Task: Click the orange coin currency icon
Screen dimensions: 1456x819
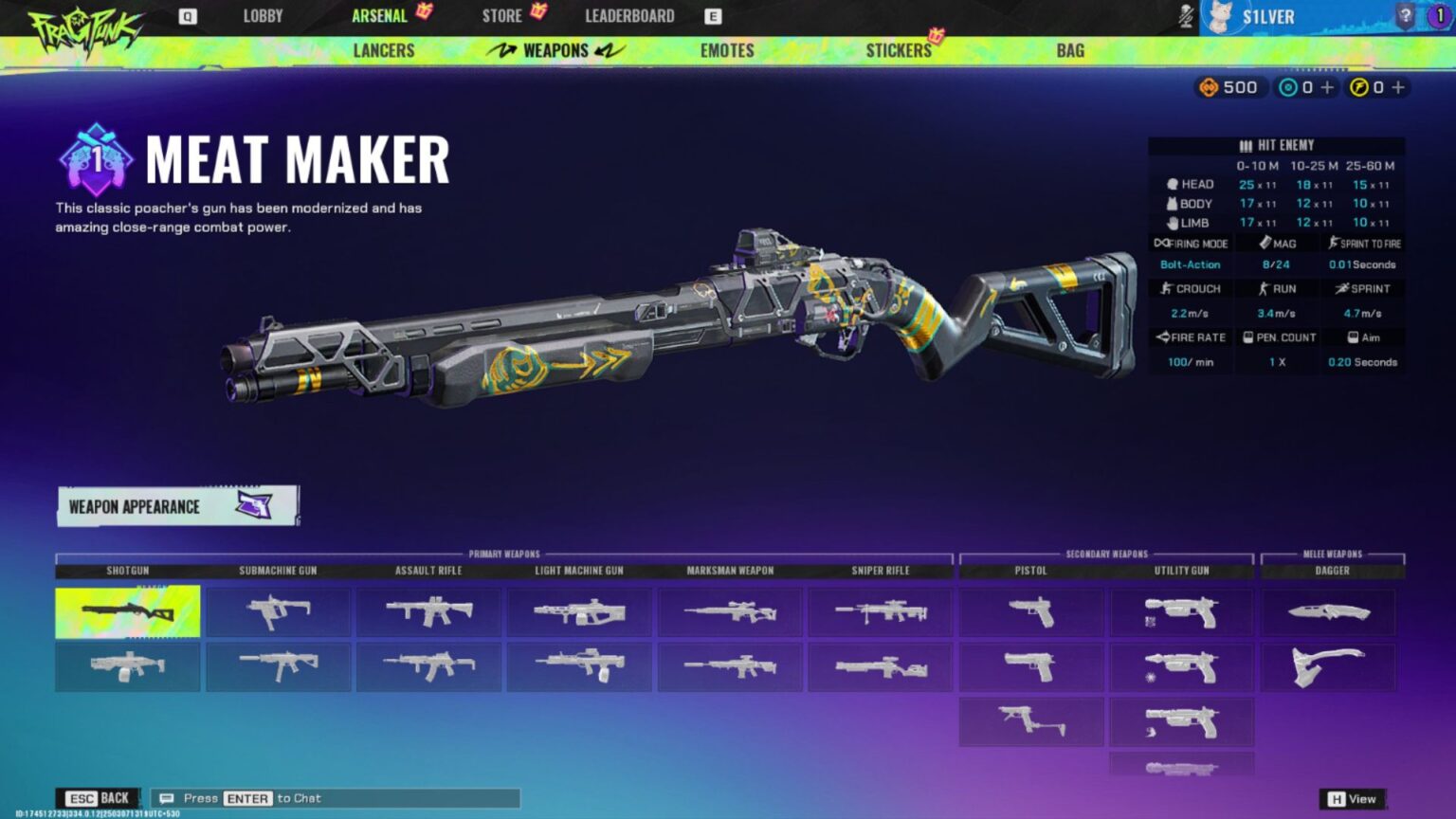Action: click(1210, 87)
